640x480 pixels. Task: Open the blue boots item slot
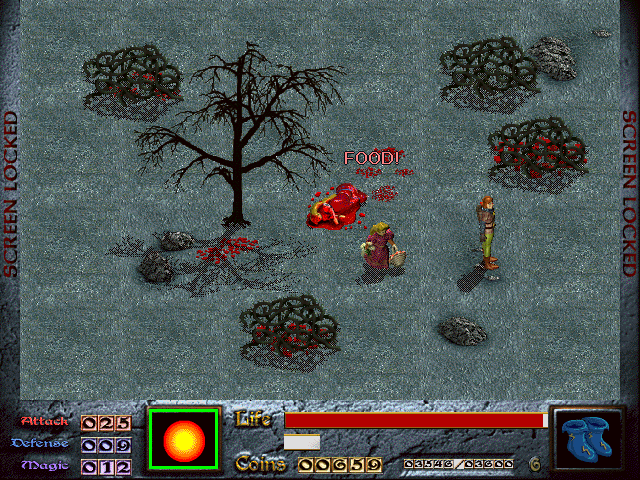588,439
